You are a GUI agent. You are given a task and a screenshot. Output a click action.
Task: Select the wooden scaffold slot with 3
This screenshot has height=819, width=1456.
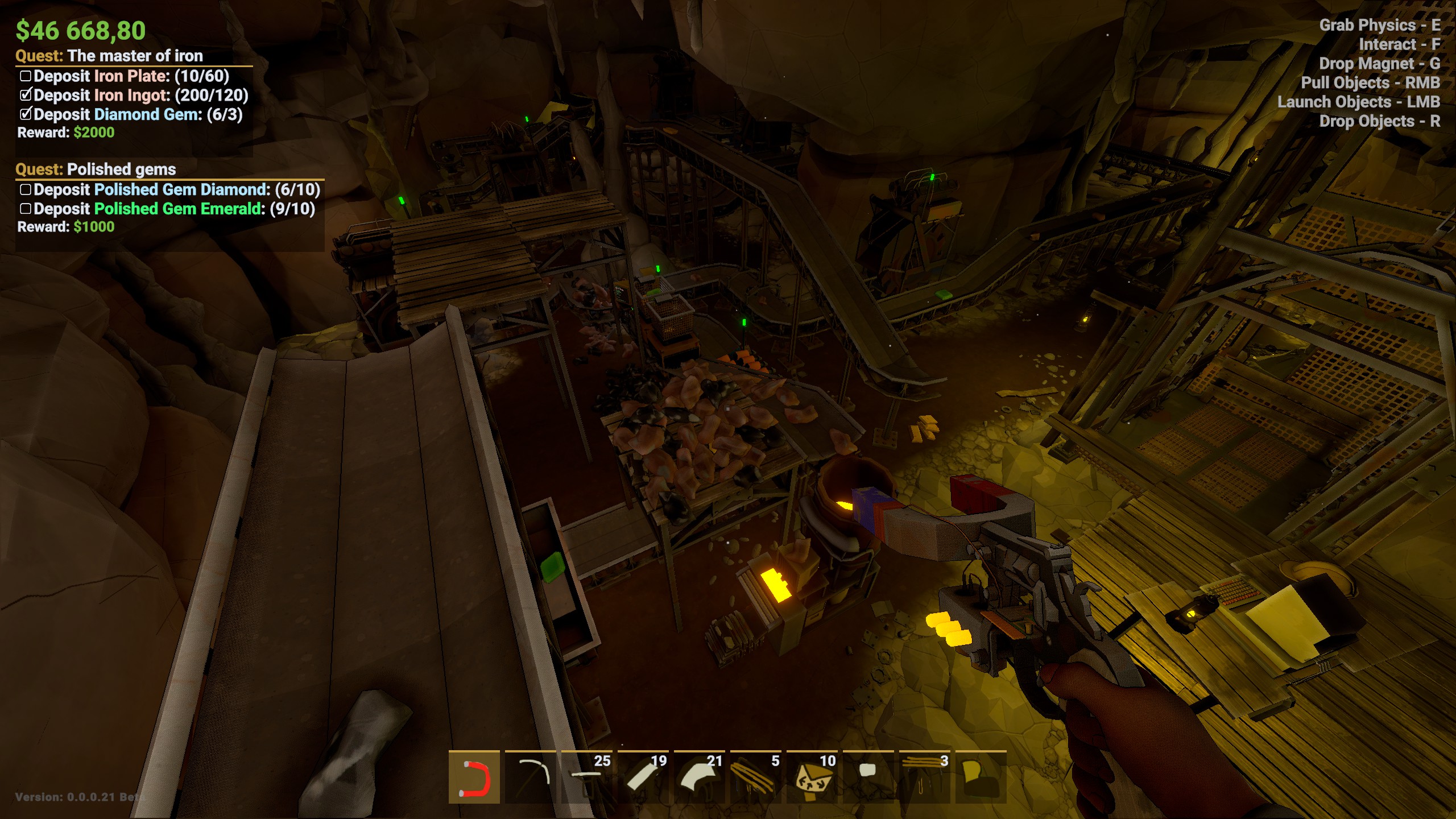click(924, 777)
